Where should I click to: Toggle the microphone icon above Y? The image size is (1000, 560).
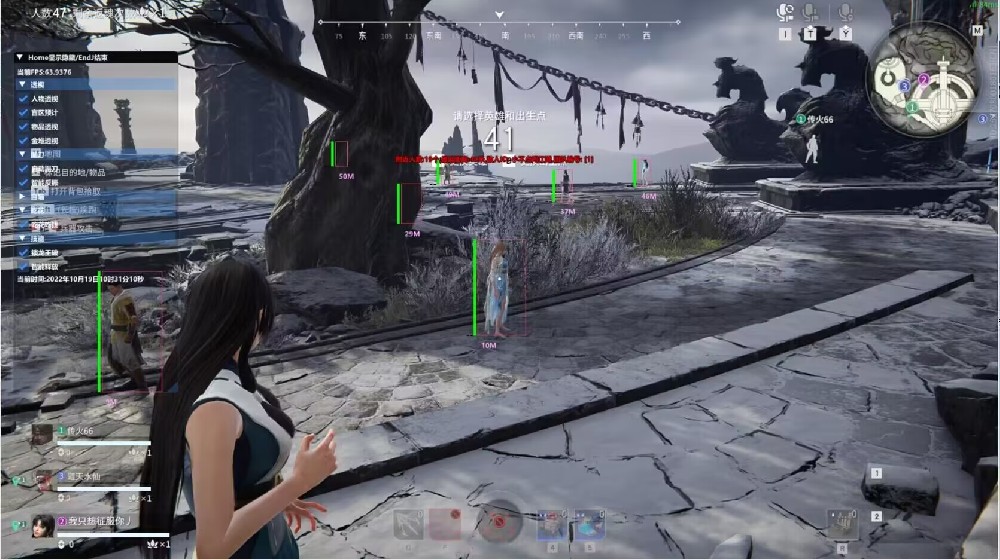(845, 12)
